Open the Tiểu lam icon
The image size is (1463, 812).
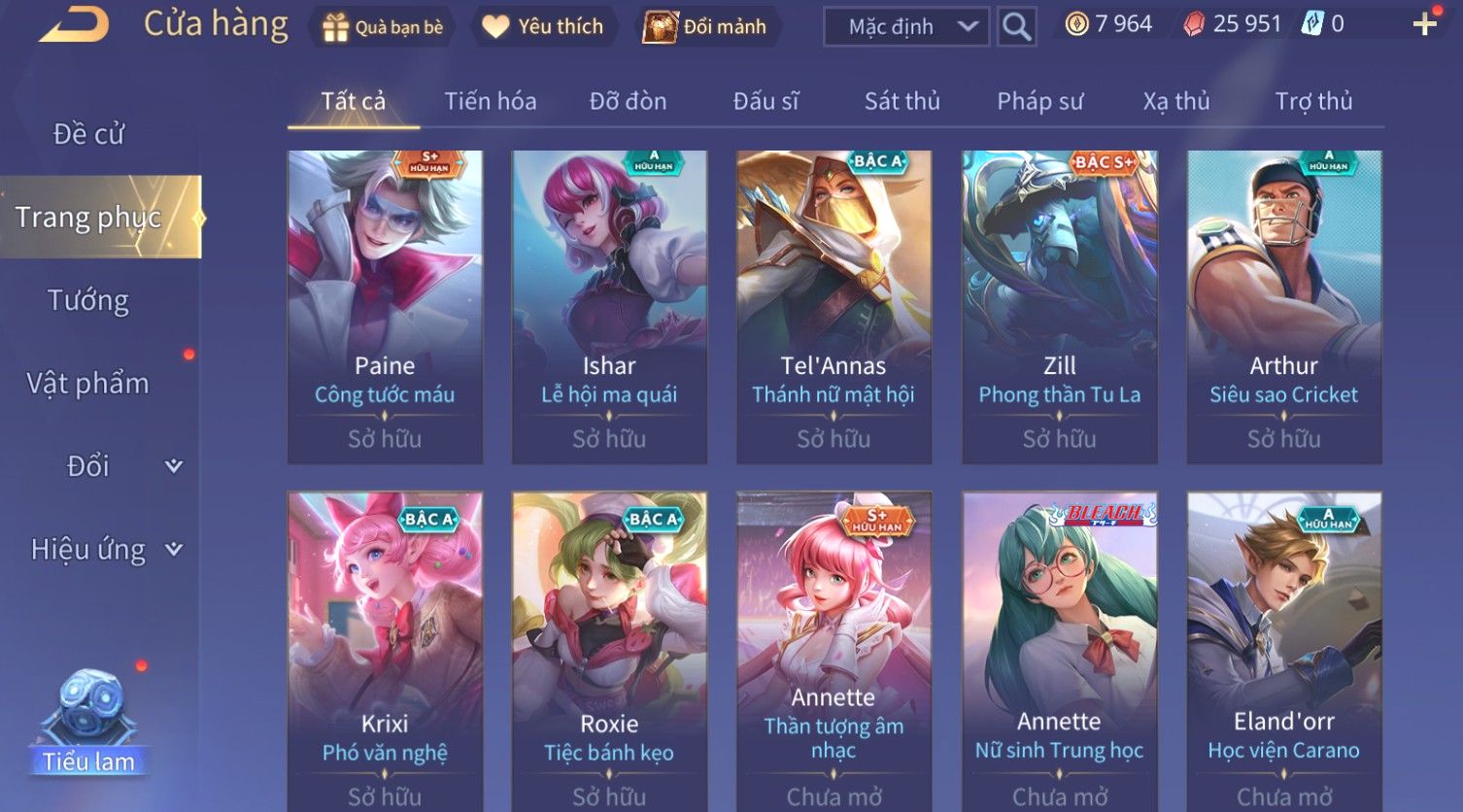point(89,719)
